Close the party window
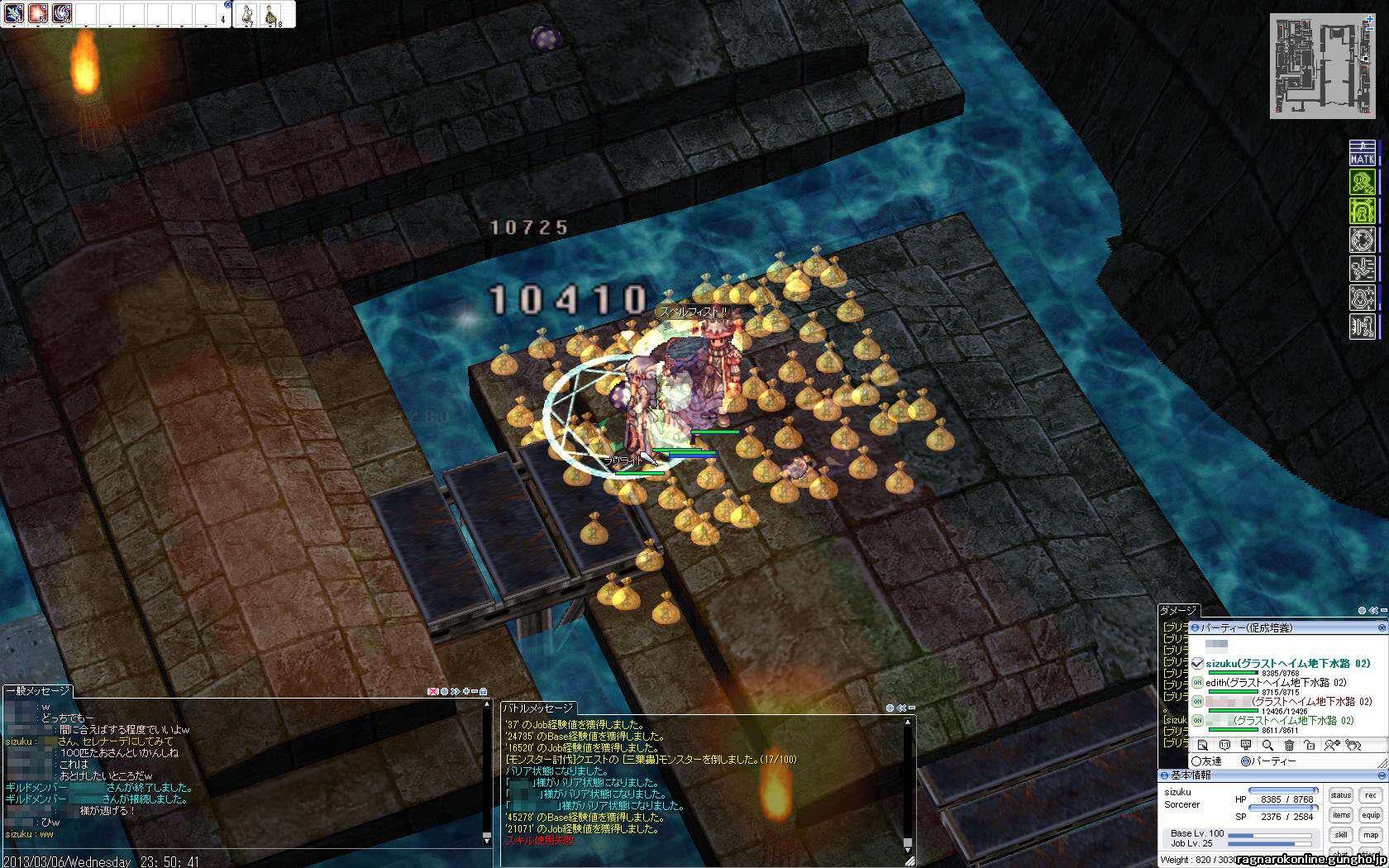The image size is (1389, 868). tap(1382, 628)
